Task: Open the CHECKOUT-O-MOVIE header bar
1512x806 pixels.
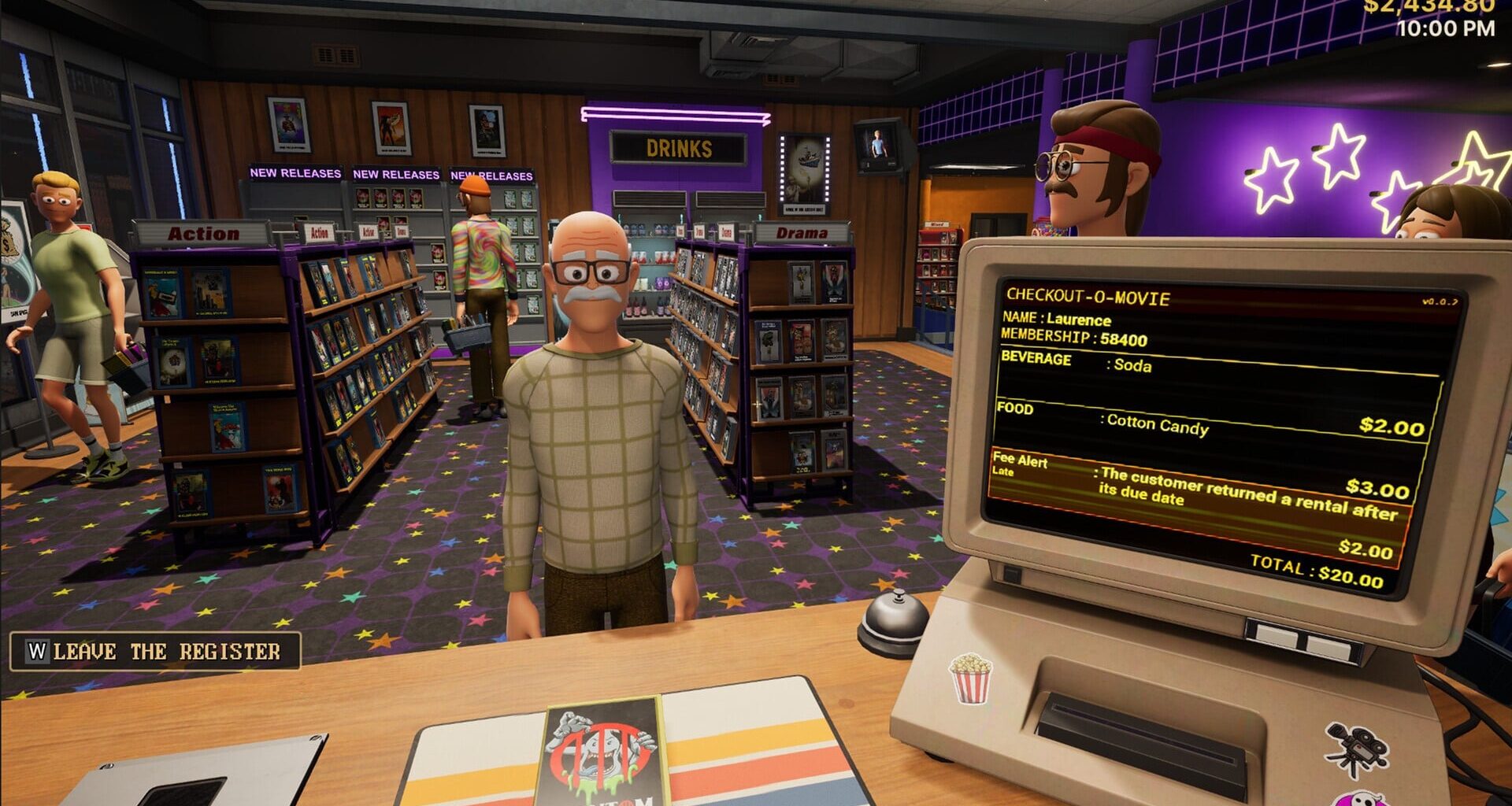Action: pos(1088,298)
